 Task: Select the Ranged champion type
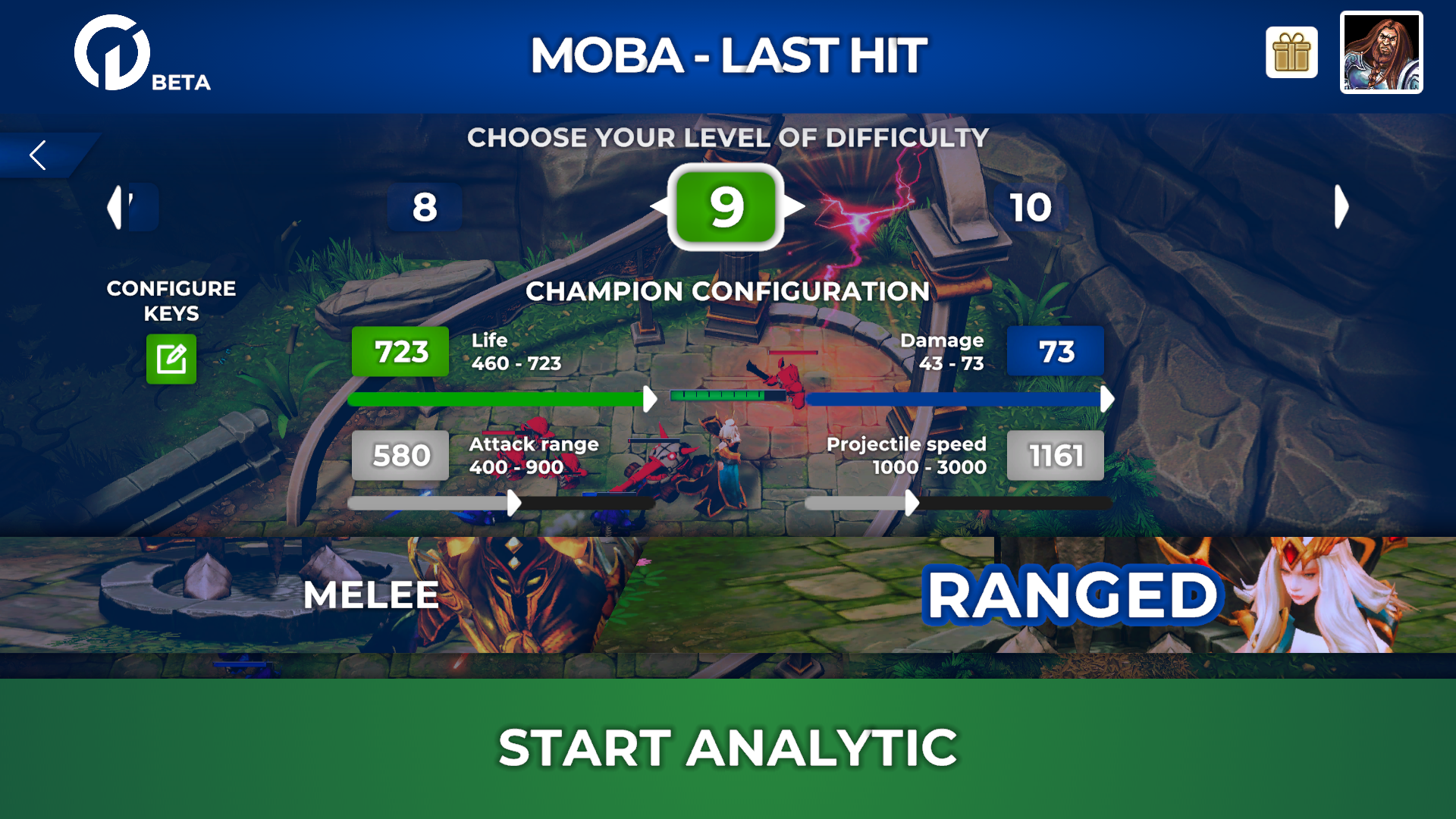click(1072, 596)
